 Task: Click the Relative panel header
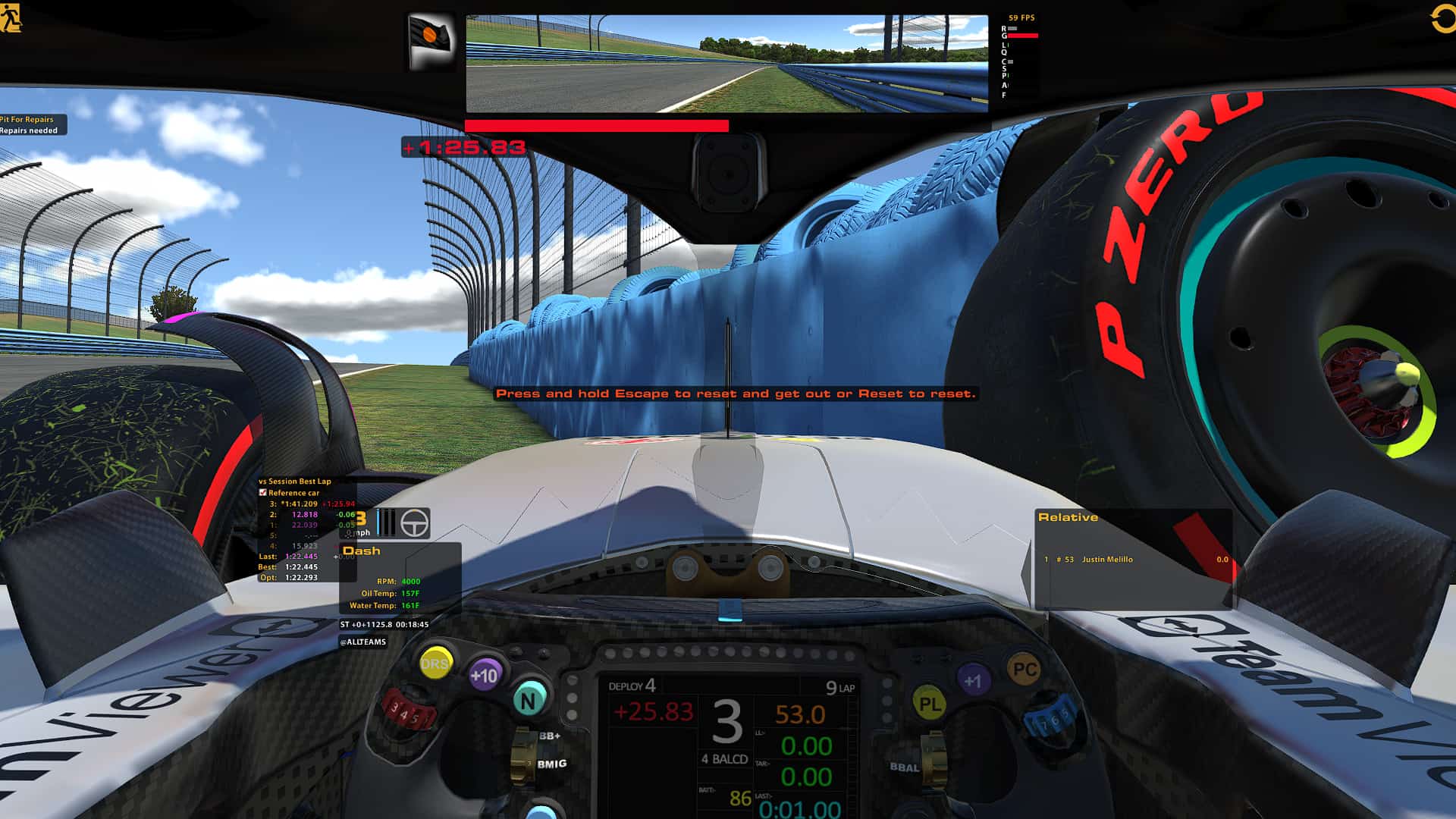pos(1068,516)
